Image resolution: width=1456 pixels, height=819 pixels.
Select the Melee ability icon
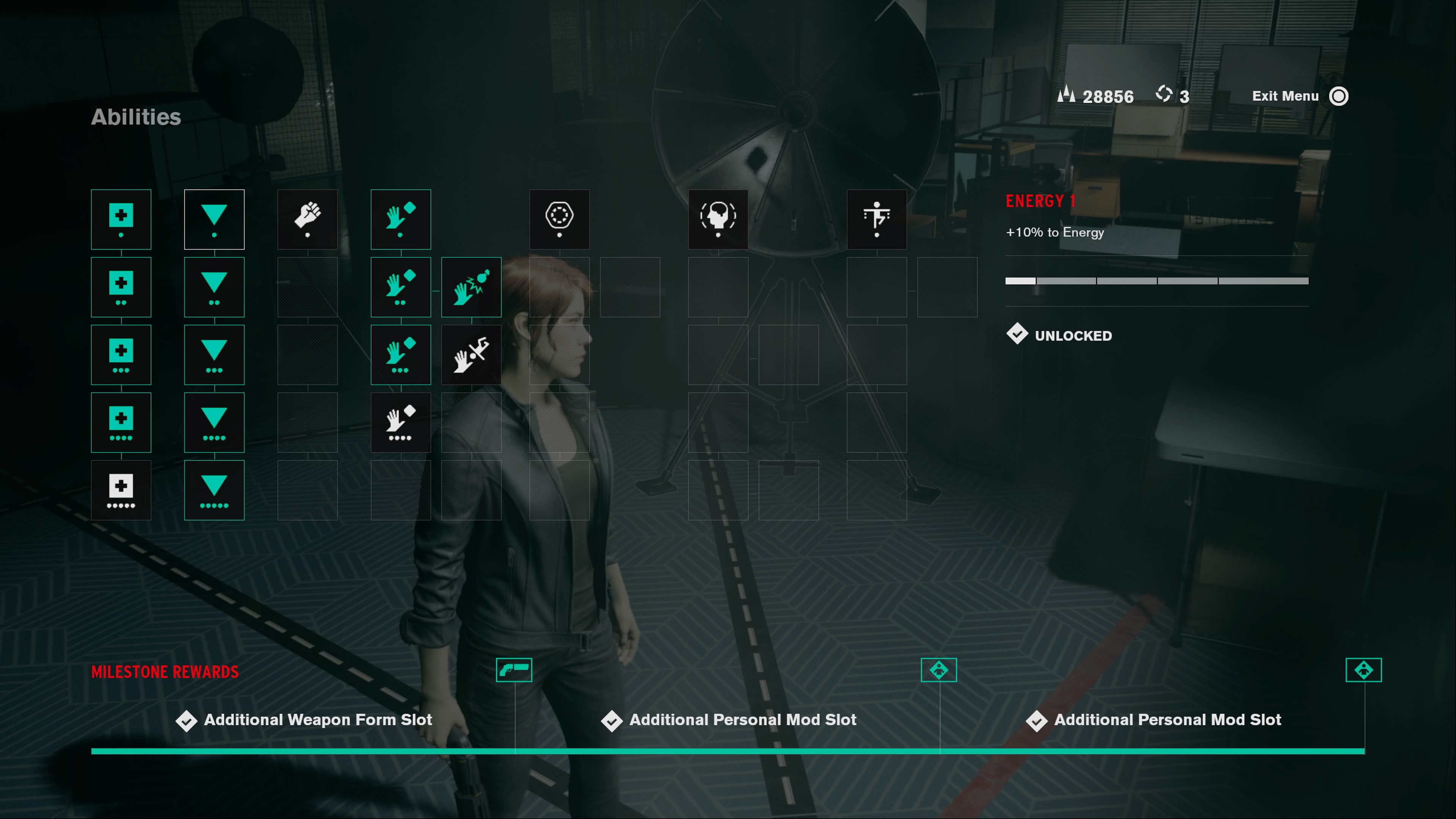coord(308,219)
